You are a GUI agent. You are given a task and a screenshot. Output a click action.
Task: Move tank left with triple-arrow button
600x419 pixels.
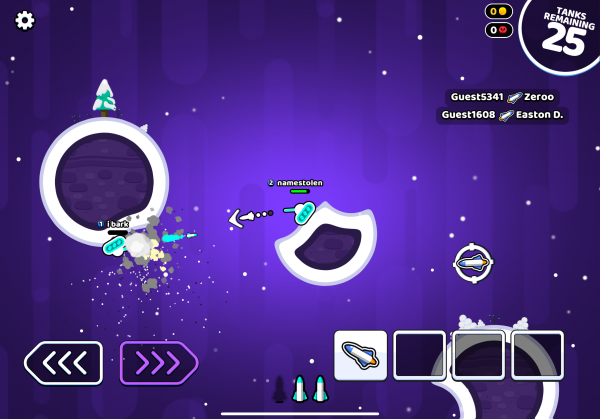point(63,362)
